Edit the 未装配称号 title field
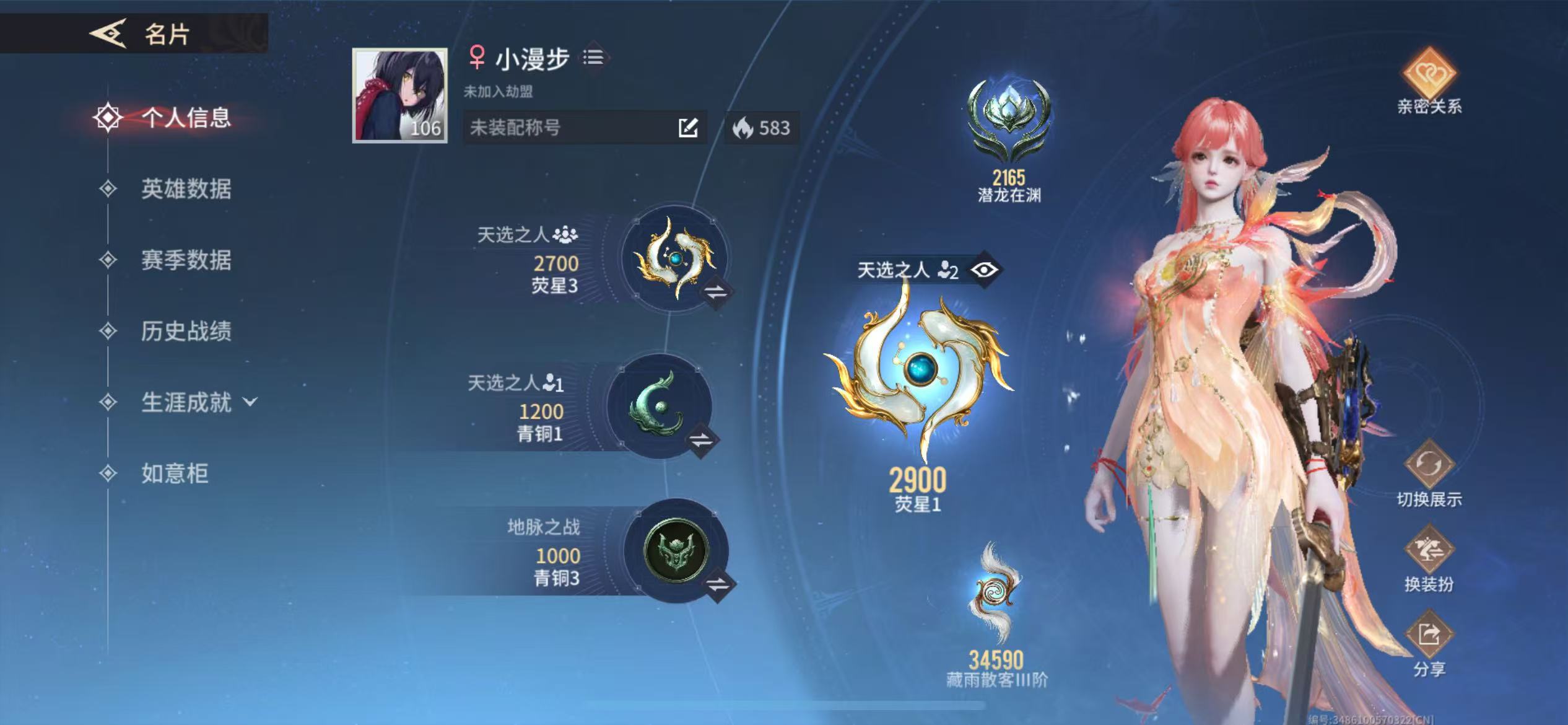The image size is (1568, 725). (687, 128)
